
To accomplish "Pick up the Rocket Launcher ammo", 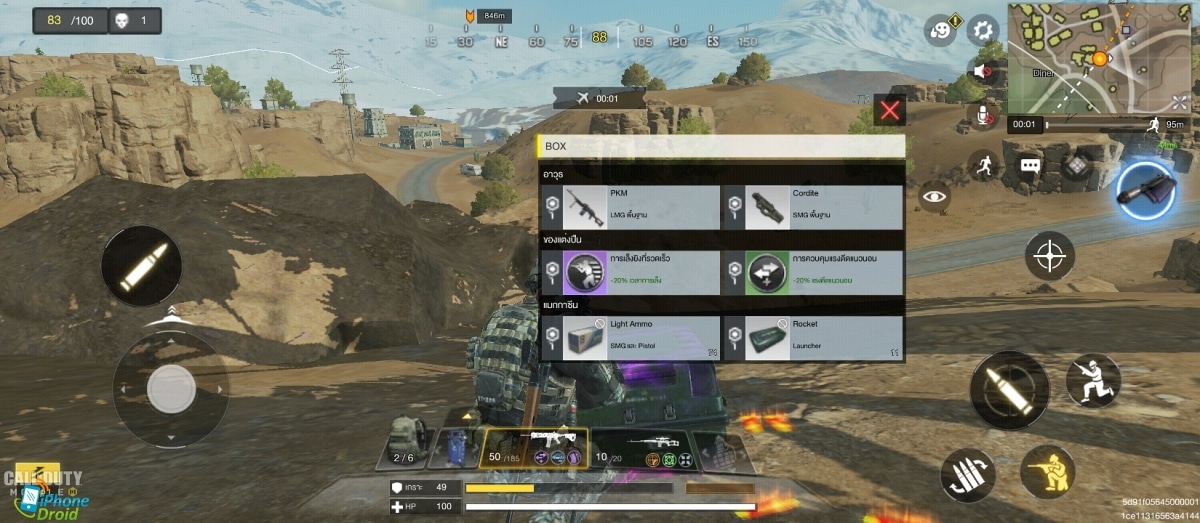I will [x=811, y=338].
